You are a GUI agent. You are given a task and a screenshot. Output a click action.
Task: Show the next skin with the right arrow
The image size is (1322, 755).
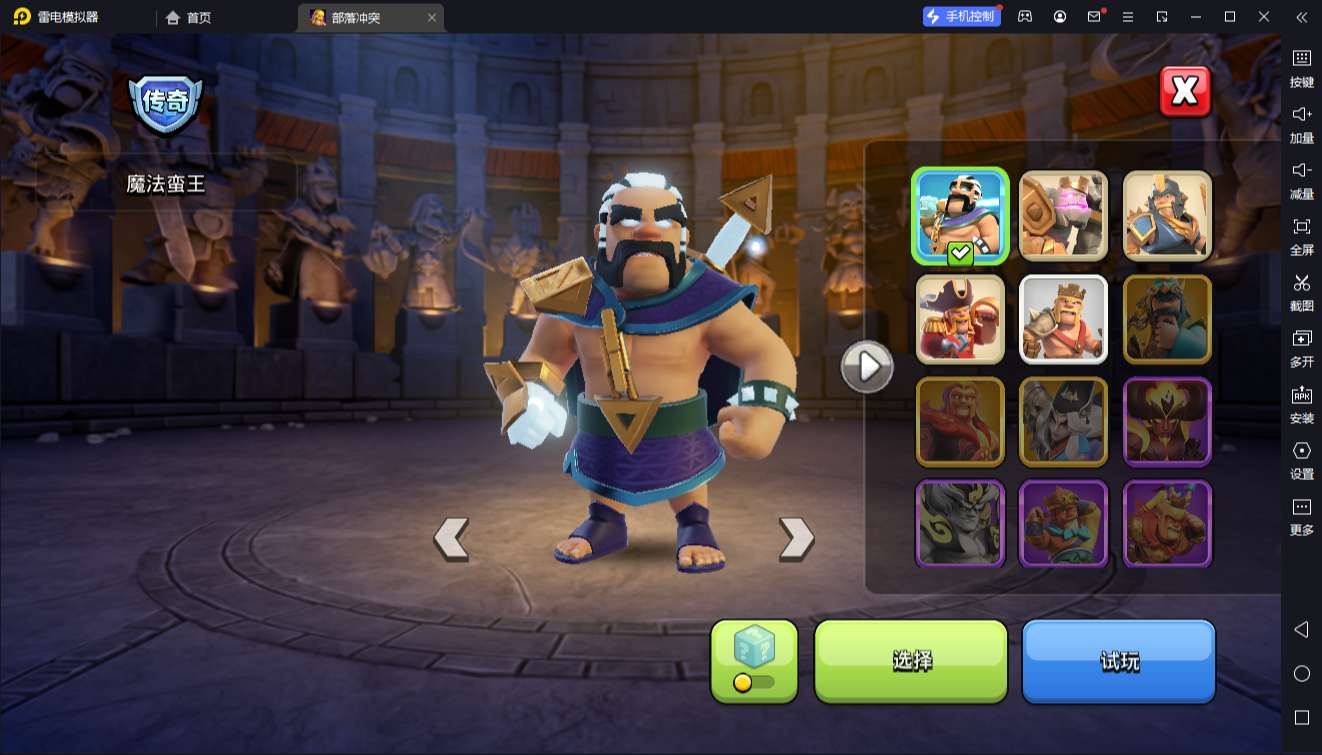[x=796, y=538]
